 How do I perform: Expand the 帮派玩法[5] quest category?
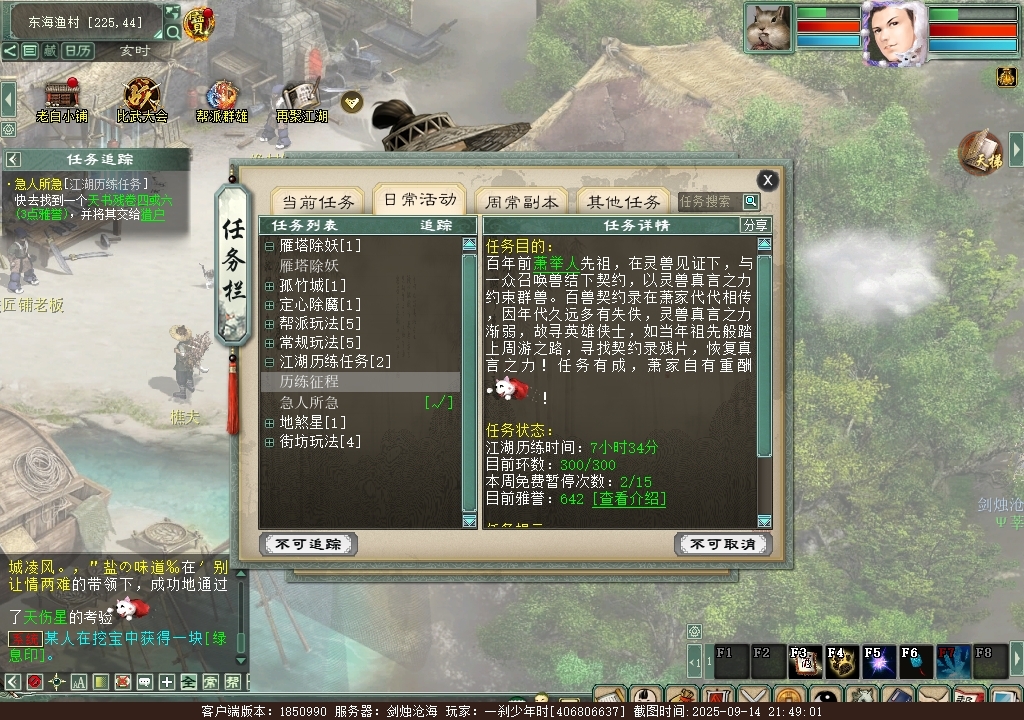click(x=270, y=324)
